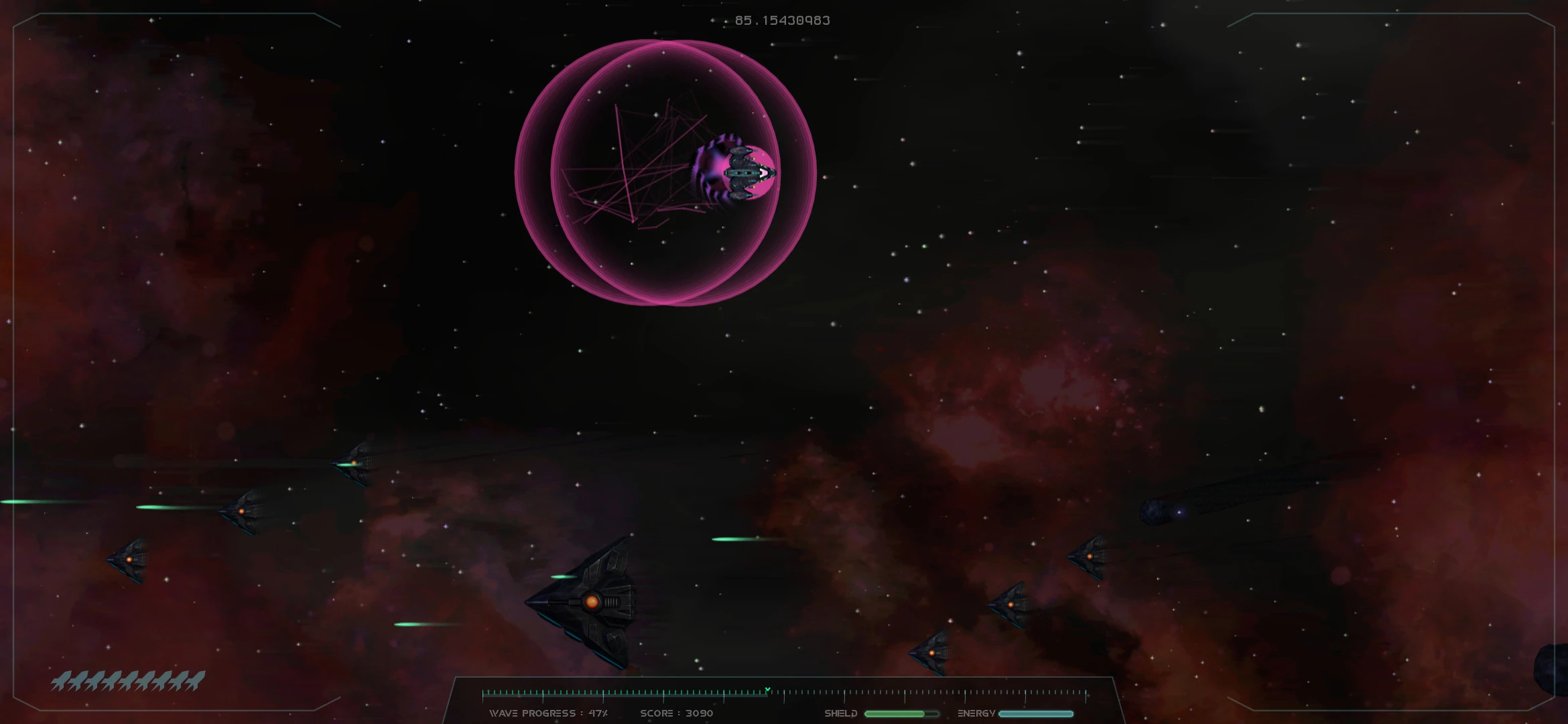Select the small enemy ship on the far left

131,560
